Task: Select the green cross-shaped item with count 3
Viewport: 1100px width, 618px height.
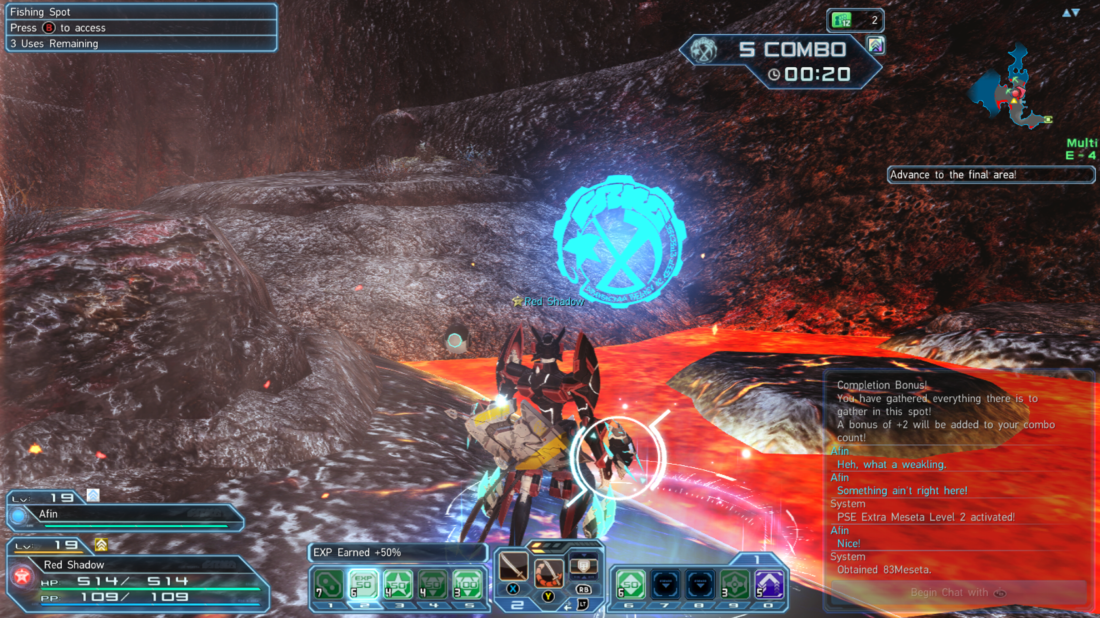Action: (735, 584)
